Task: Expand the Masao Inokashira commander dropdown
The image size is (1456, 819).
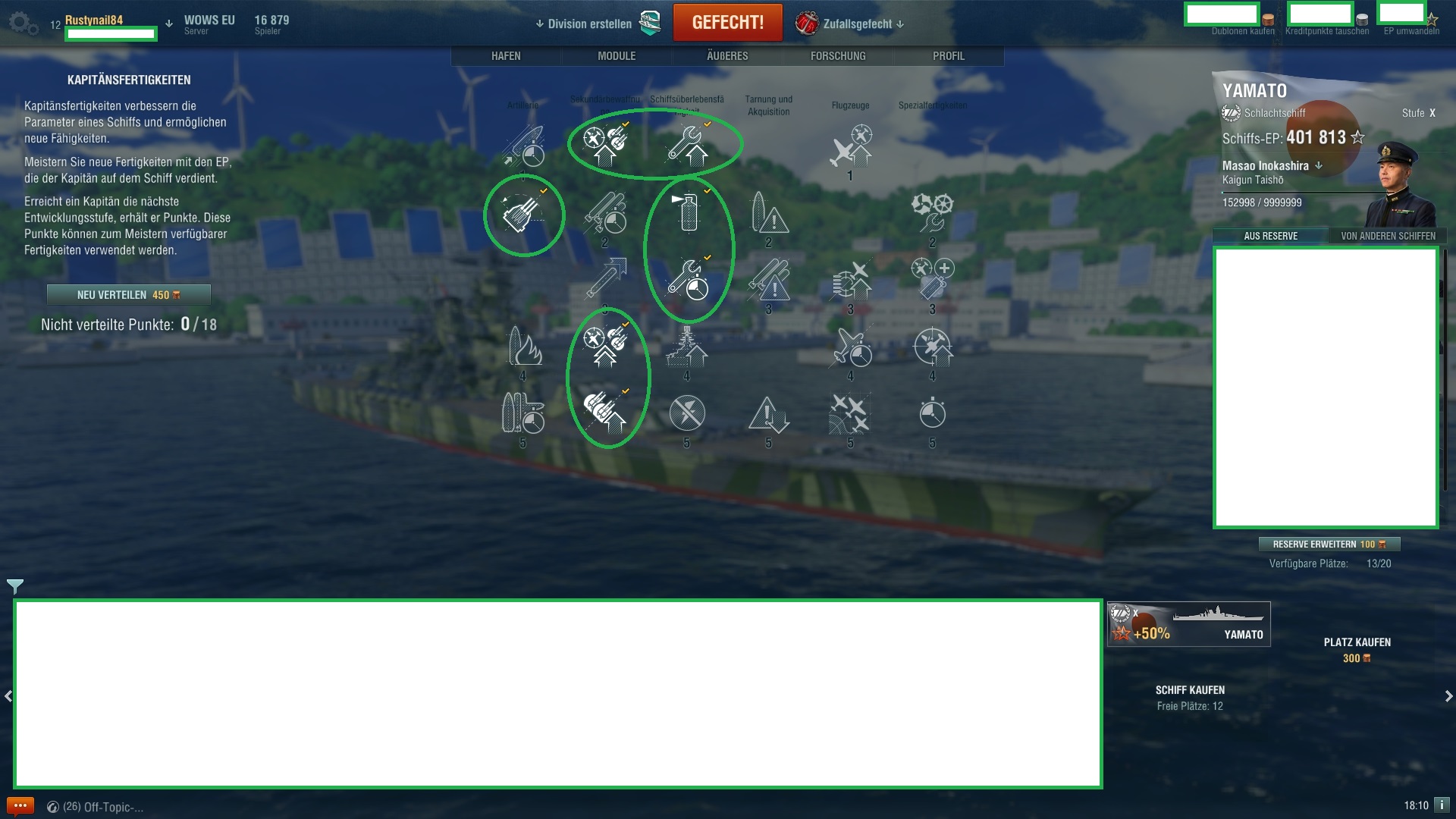Action: [1319, 165]
